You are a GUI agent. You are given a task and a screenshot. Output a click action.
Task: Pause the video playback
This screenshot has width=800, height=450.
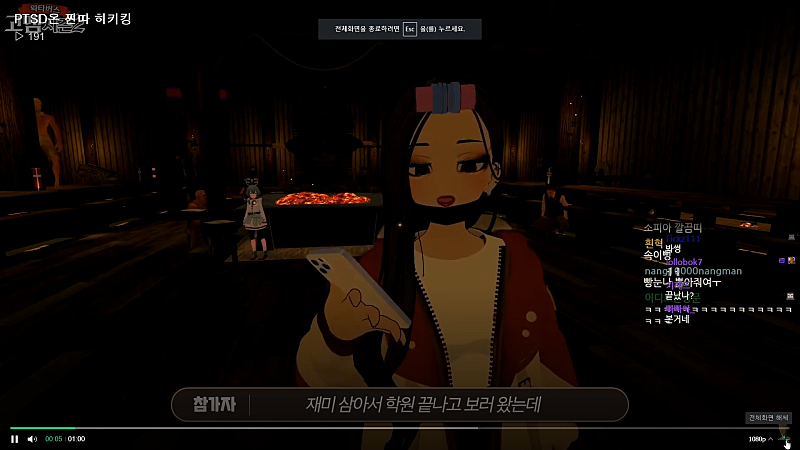click(x=14, y=439)
